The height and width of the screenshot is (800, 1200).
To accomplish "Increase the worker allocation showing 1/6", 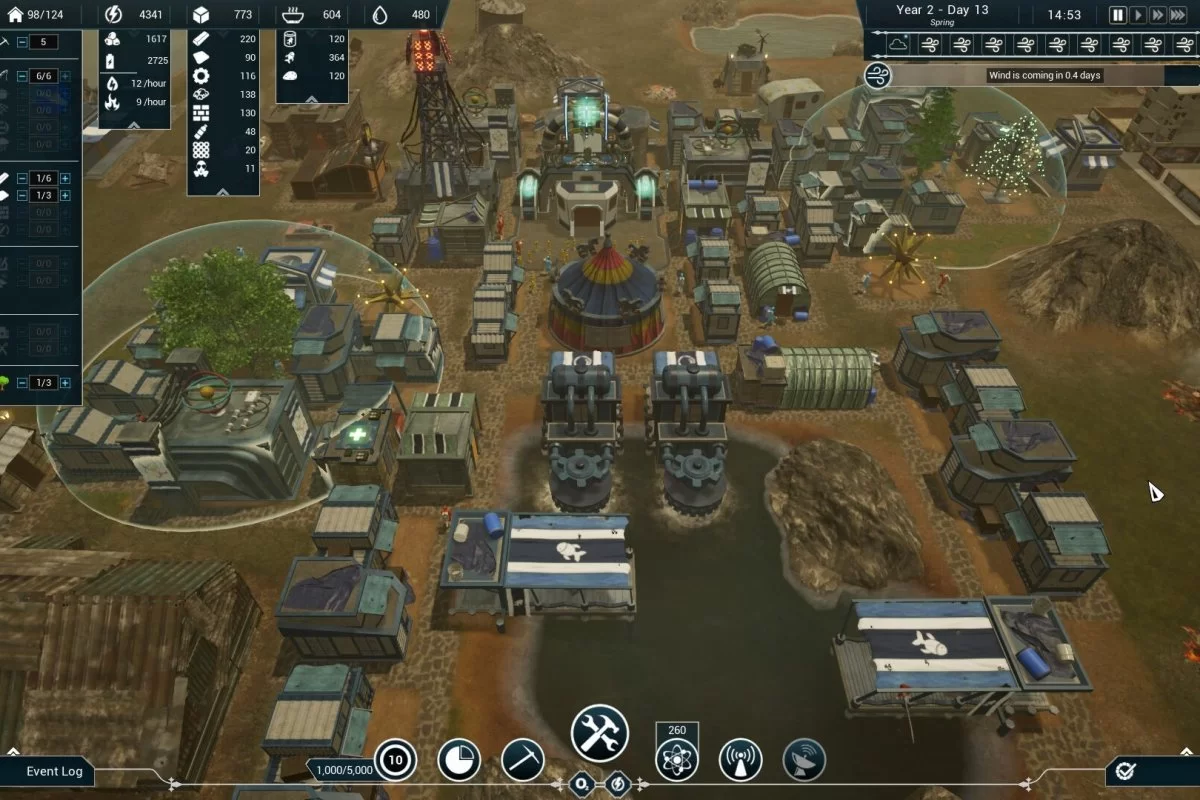I will 65,178.
